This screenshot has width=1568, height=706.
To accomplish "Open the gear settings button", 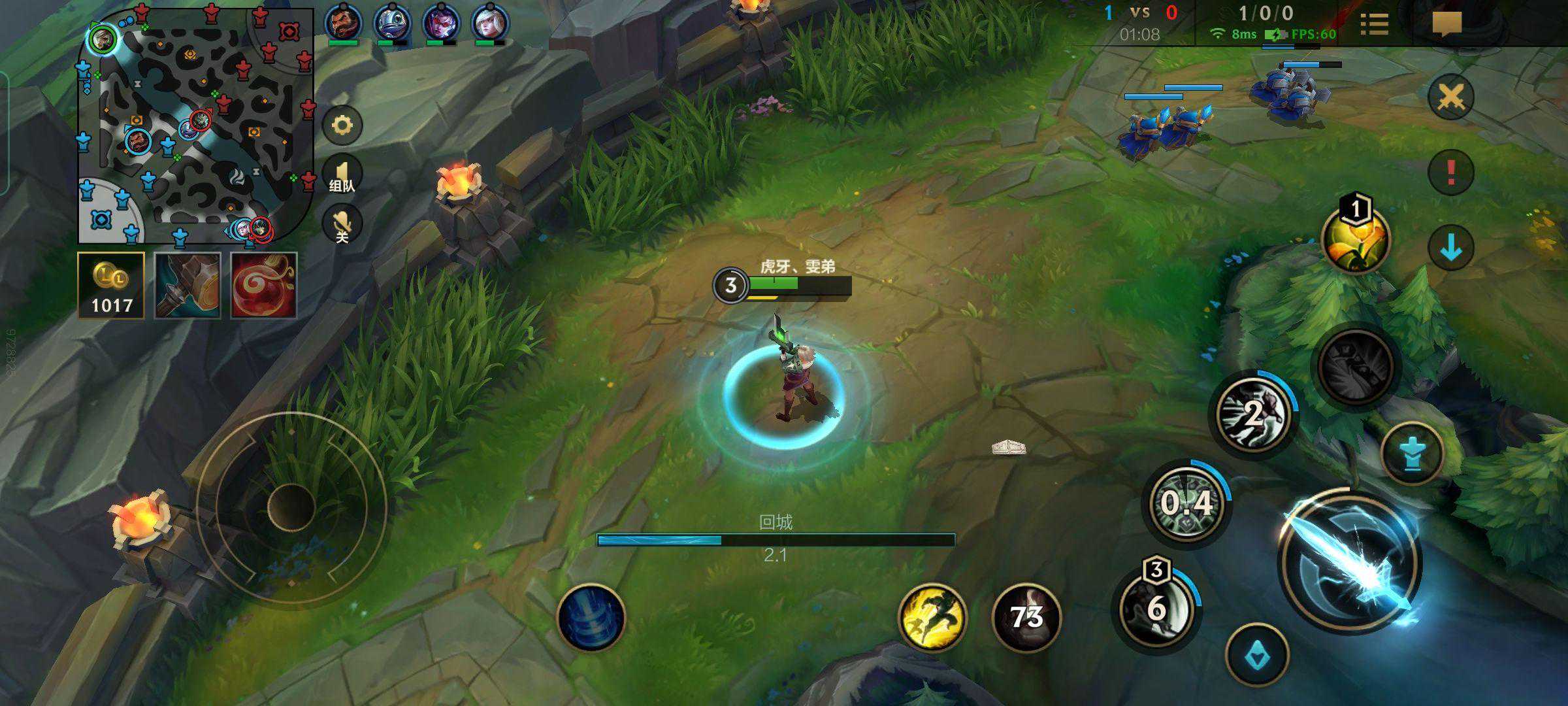I will 342,125.
